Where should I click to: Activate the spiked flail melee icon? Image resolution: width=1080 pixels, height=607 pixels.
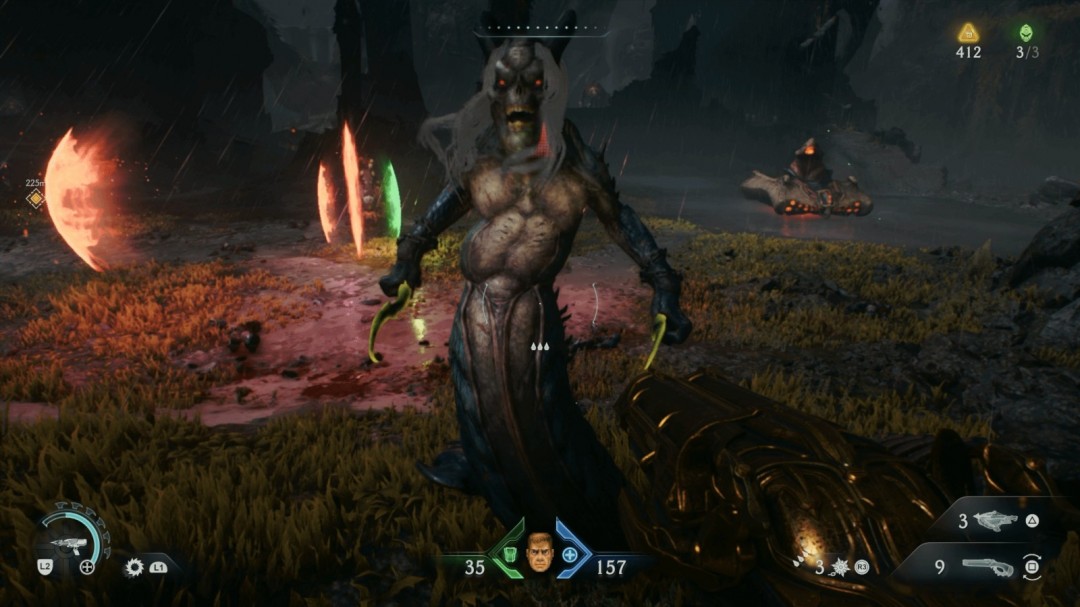point(839,567)
